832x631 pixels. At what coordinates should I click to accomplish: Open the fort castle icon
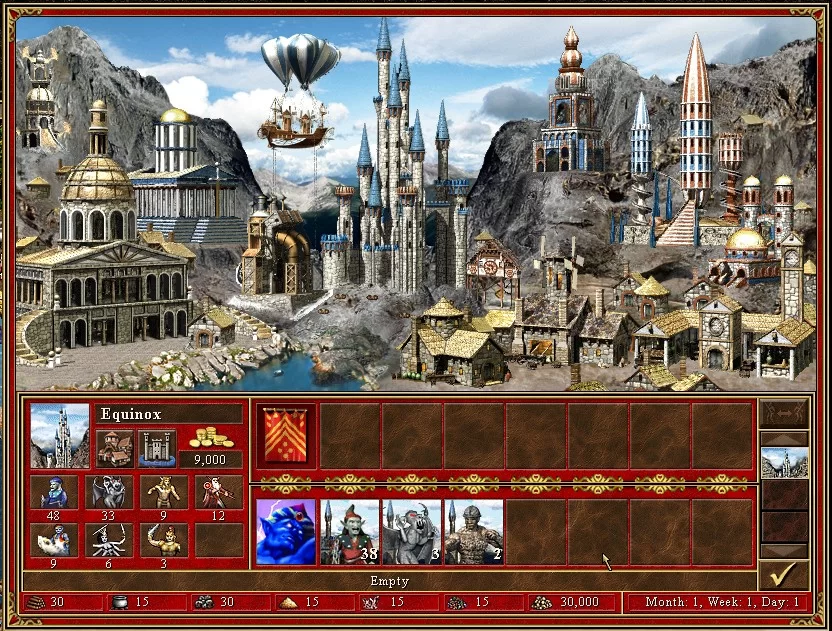(x=157, y=447)
